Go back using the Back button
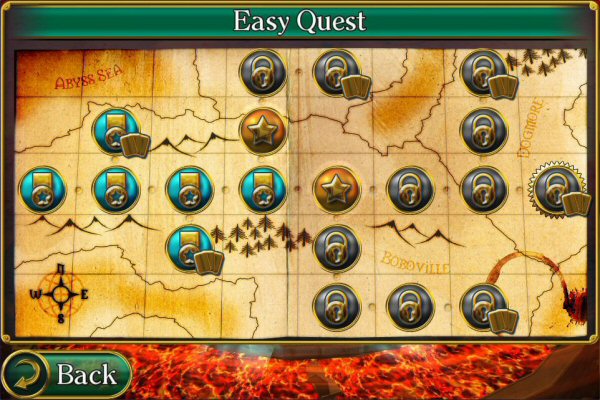The image size is (600, 400). click(68, 375)
